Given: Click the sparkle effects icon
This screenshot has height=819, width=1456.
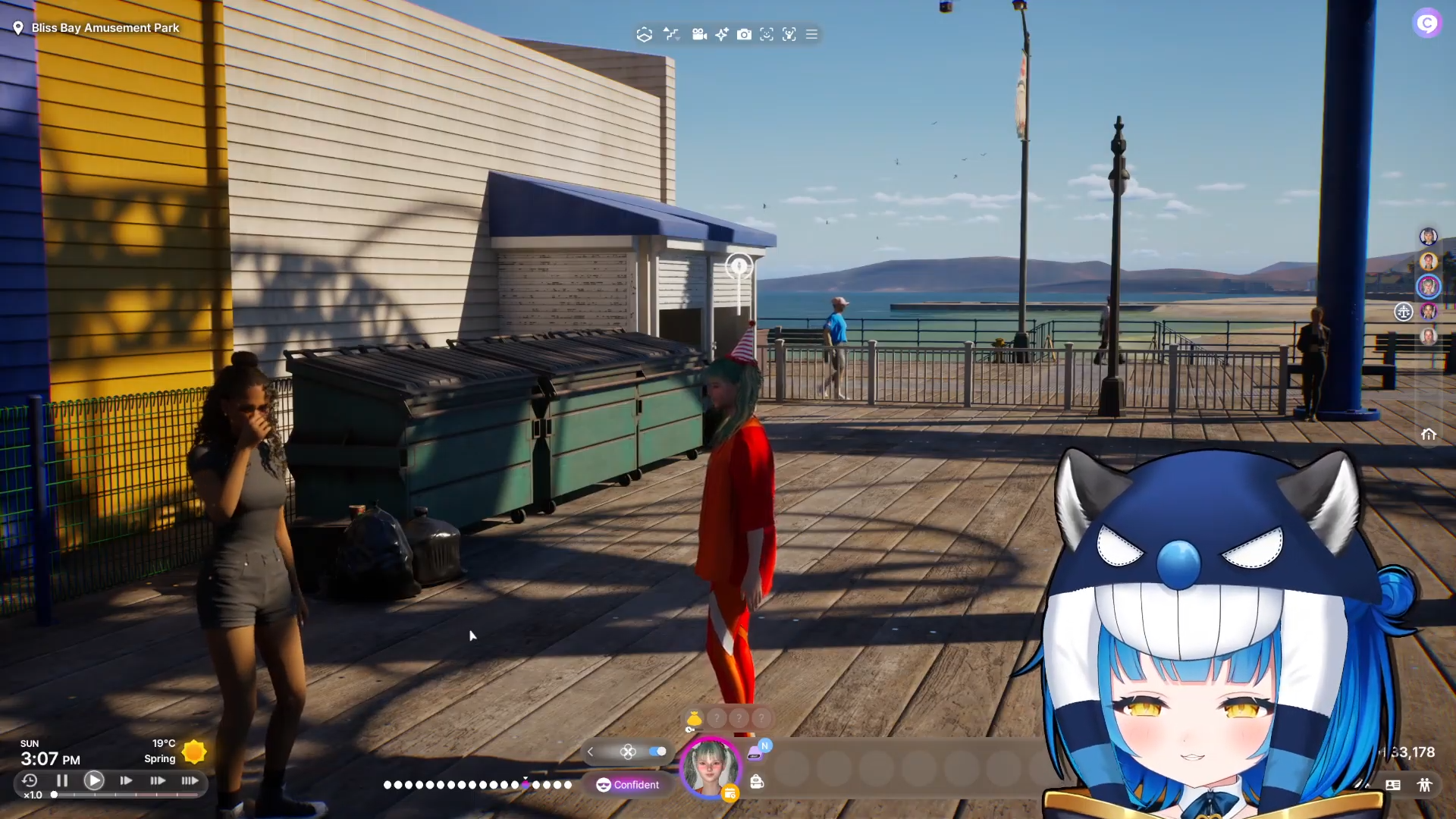Looking at the screenshot, I should (721, 34).
